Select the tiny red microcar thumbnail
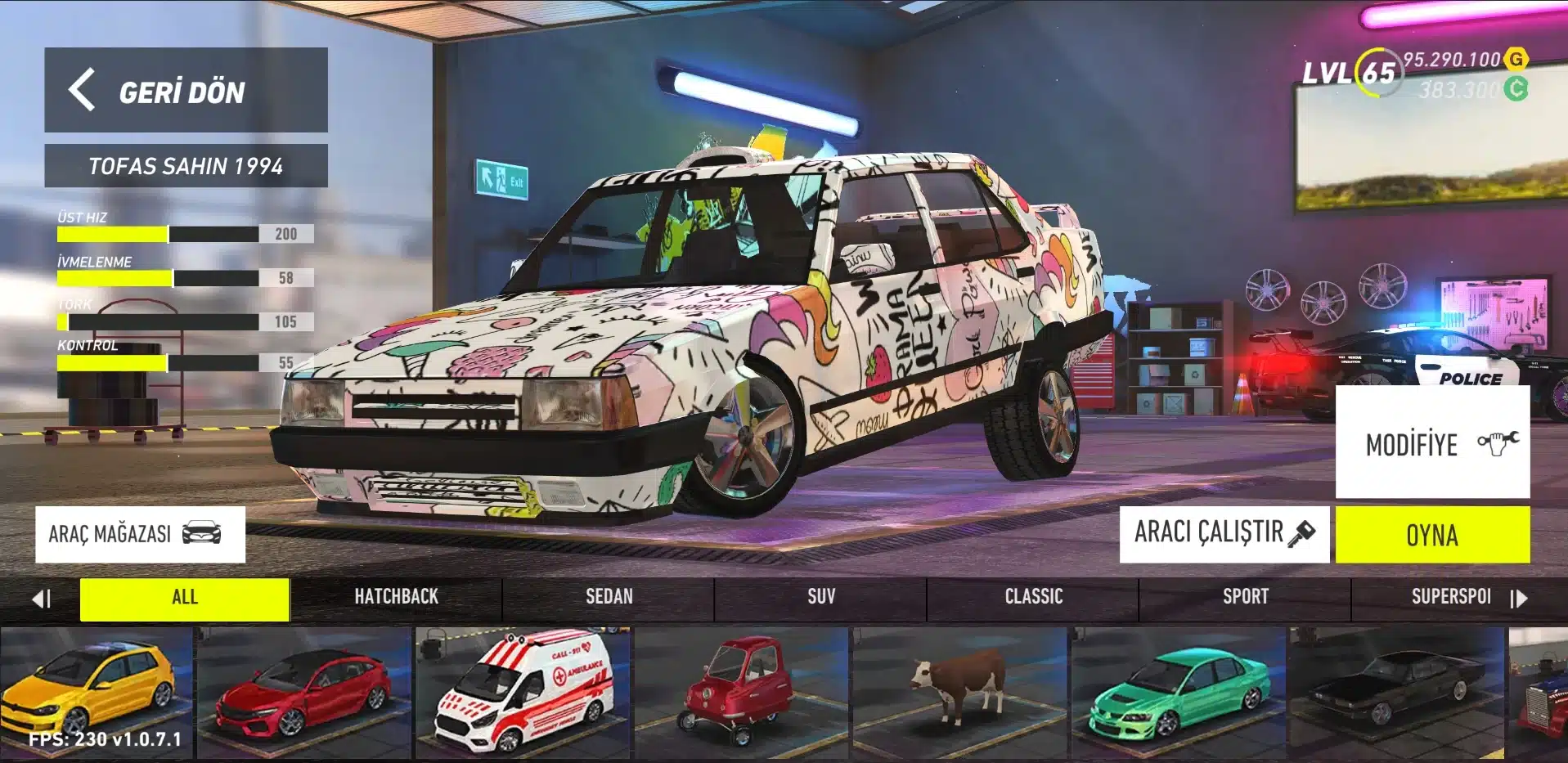 [x=742, y=692]
